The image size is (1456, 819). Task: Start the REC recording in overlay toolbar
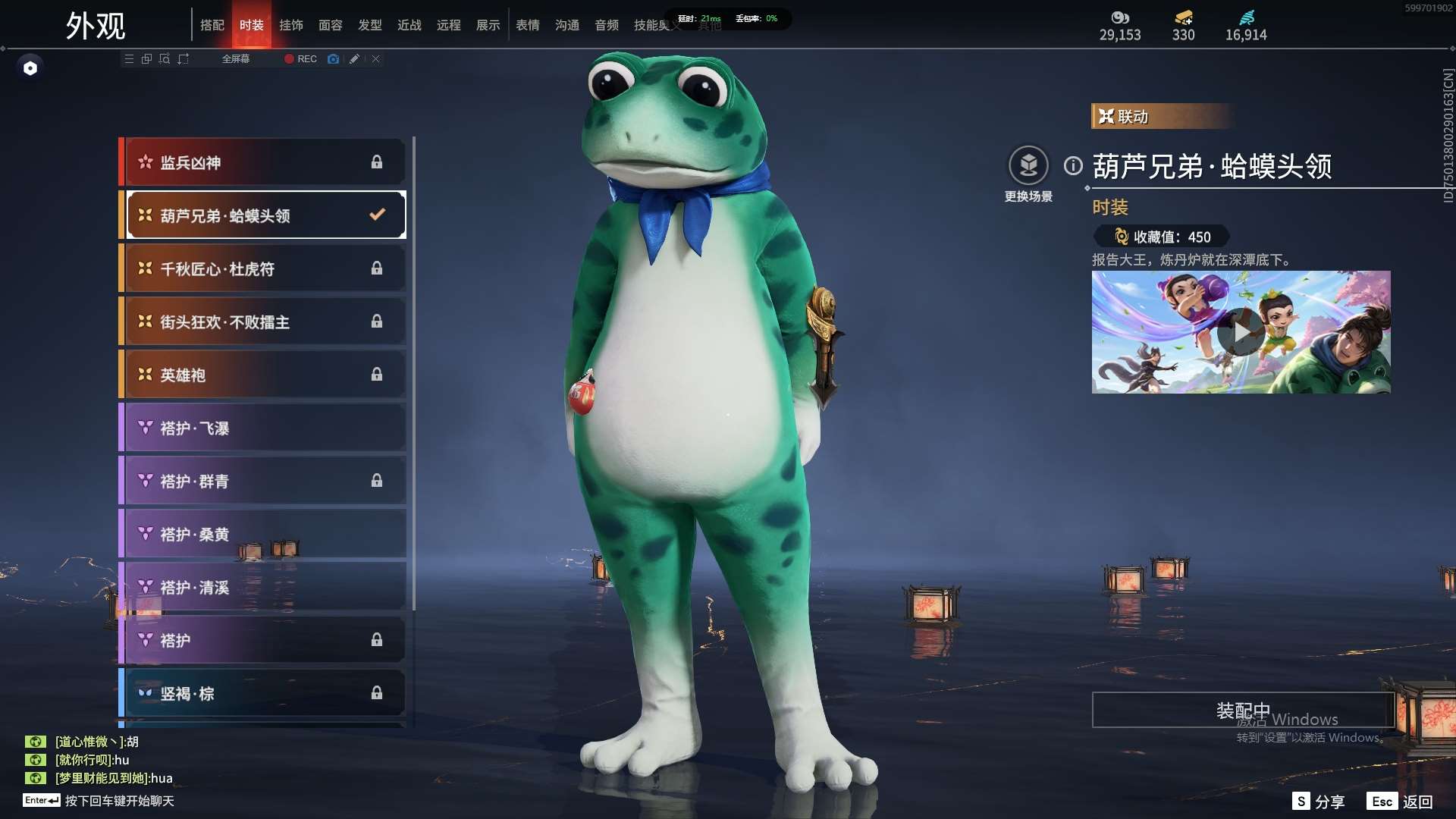tap(301, 59)
